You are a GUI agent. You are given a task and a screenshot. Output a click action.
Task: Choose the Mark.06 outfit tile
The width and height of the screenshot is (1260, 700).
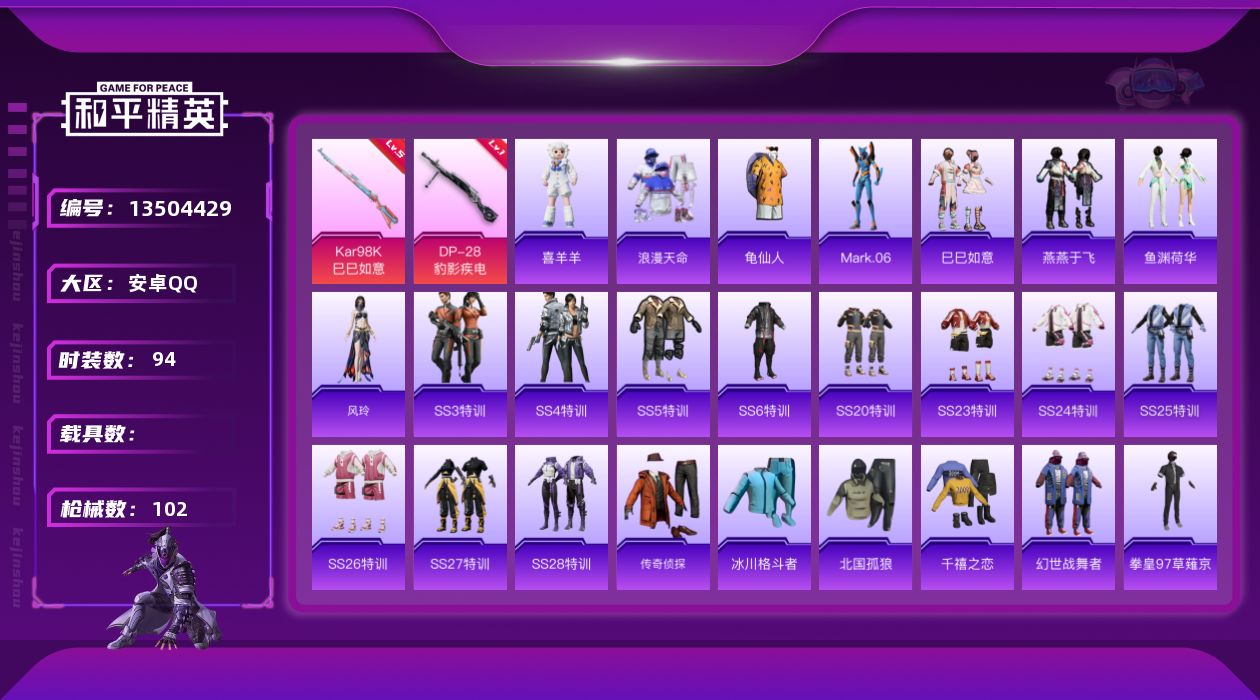click(x=865, y=211)
